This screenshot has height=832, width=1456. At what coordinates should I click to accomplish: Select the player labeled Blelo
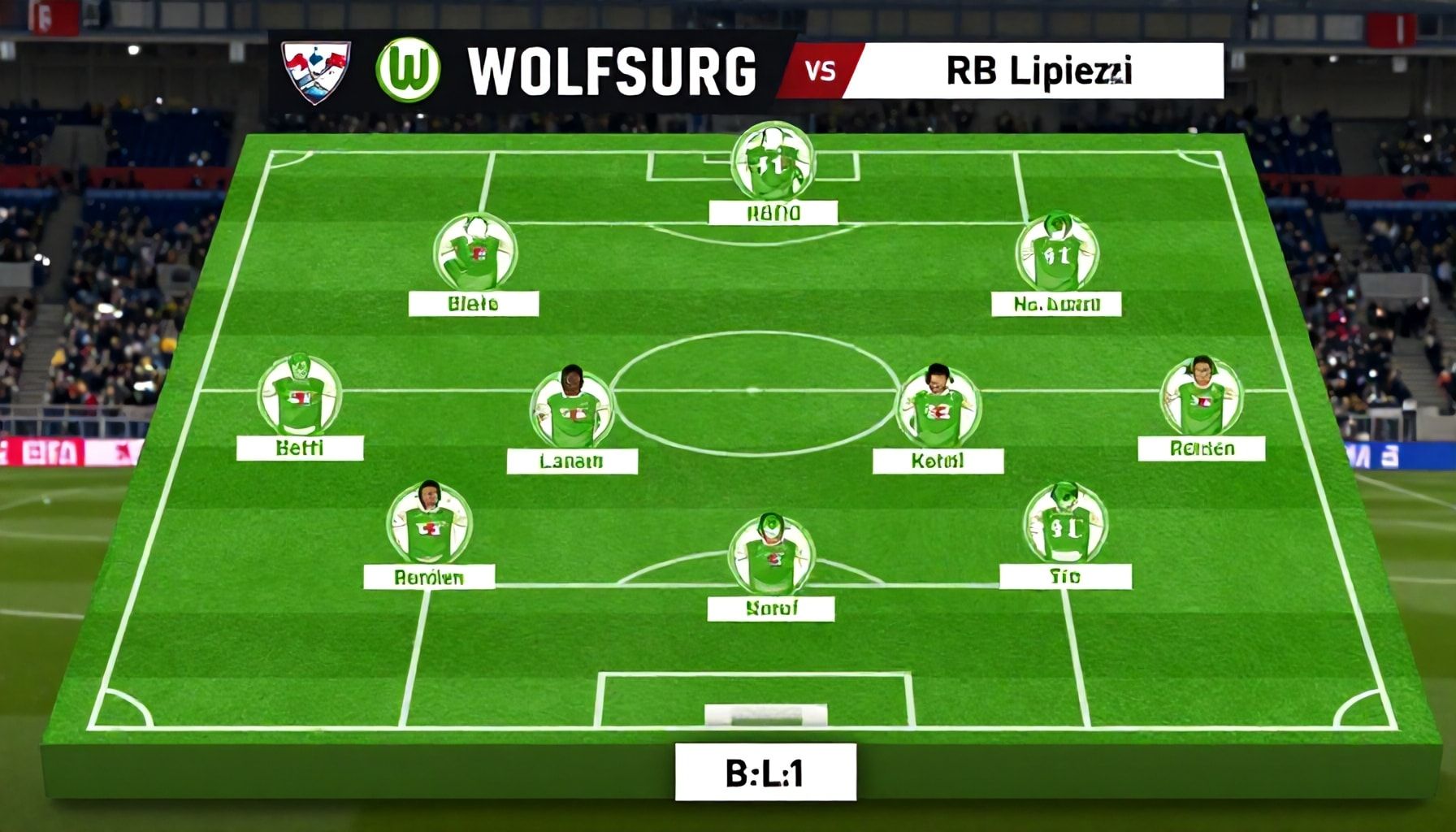point(474,252)
